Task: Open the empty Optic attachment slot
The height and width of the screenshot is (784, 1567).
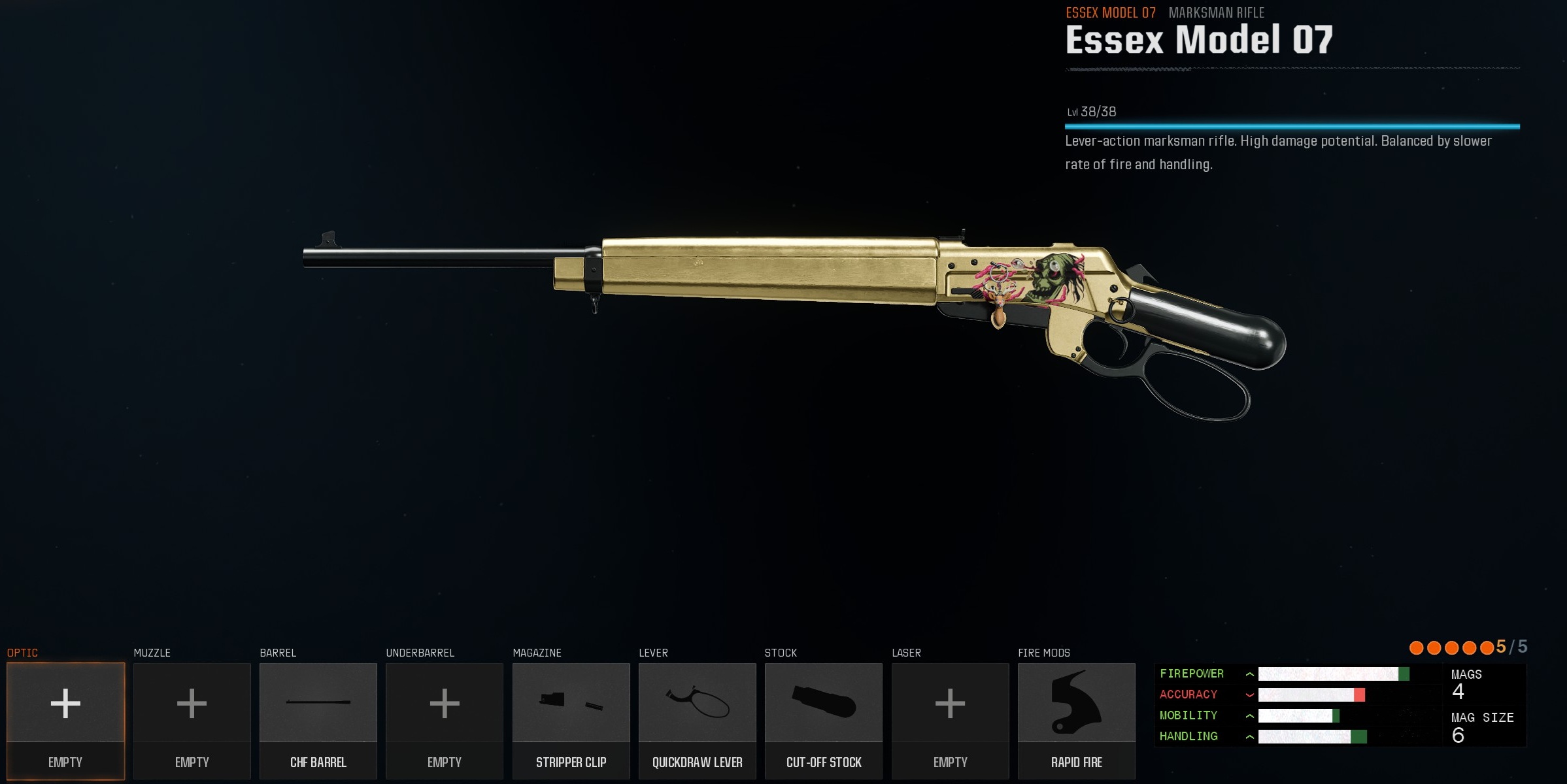Action: coord(65,719)
